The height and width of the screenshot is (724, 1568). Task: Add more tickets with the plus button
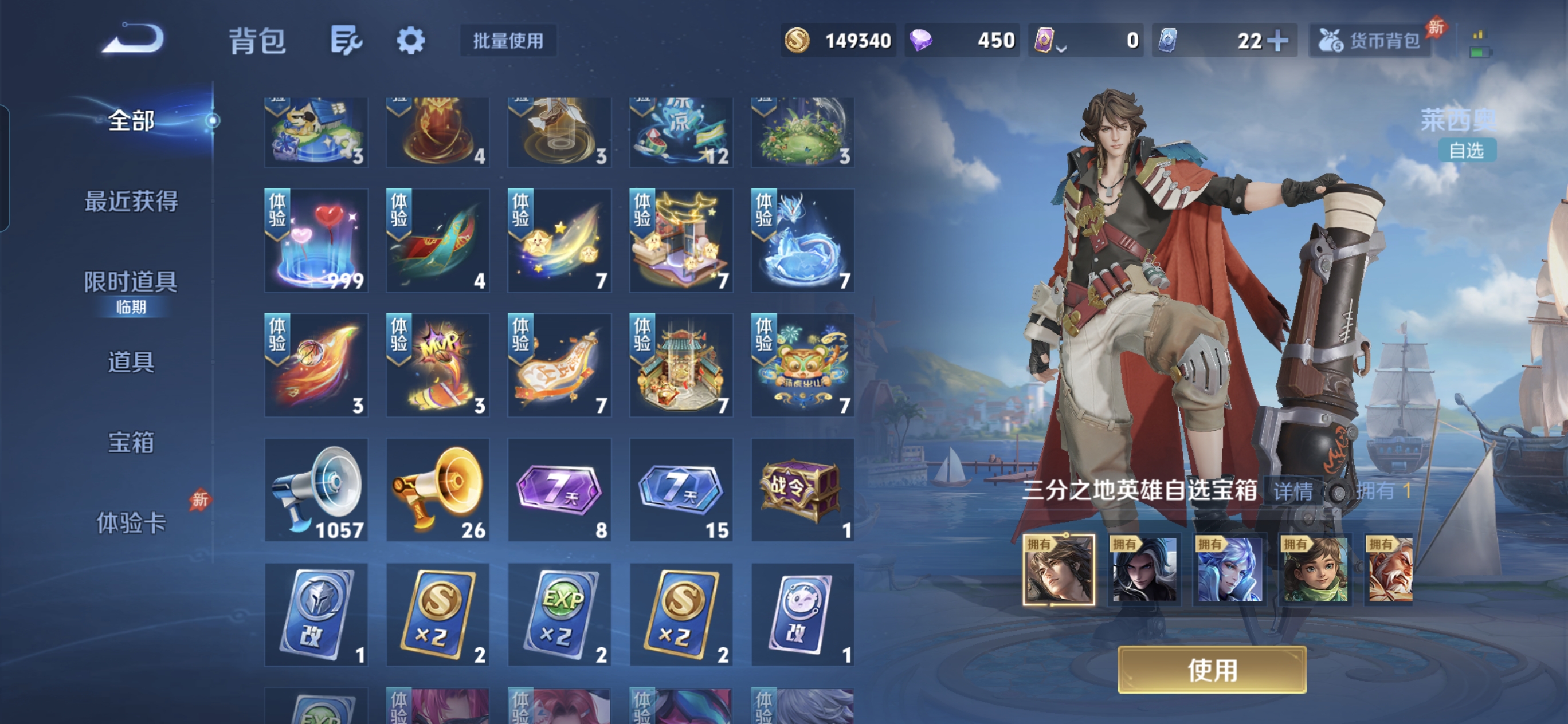(1277, 41)
